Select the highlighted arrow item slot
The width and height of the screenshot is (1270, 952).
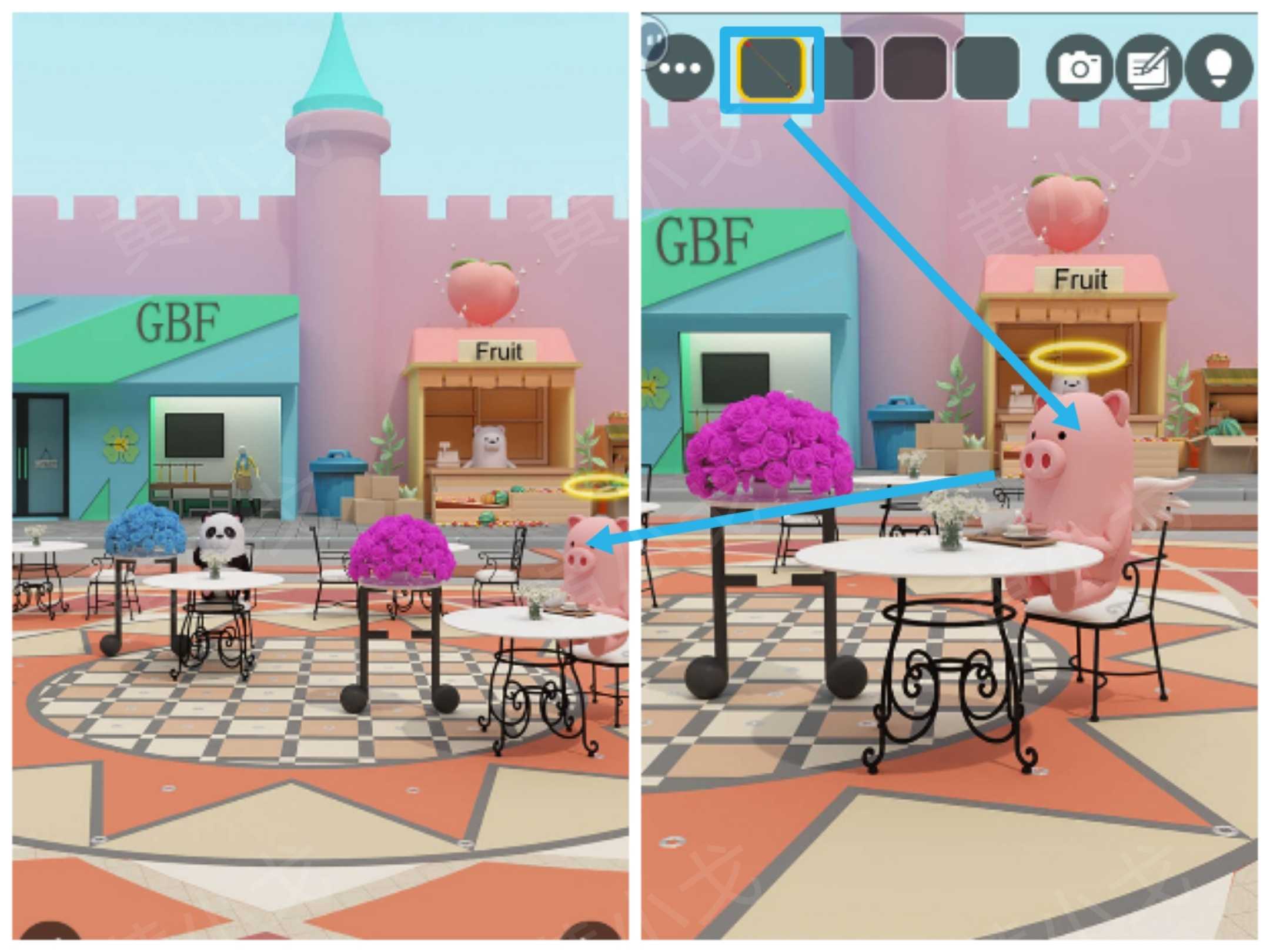pyautogui.click(x=771, y=69)
